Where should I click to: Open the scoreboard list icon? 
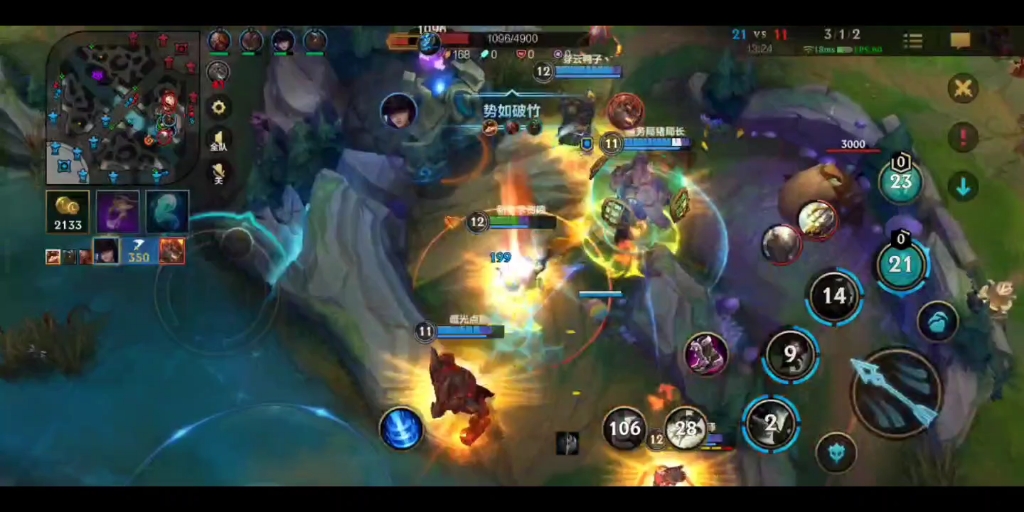pos(913,41)
